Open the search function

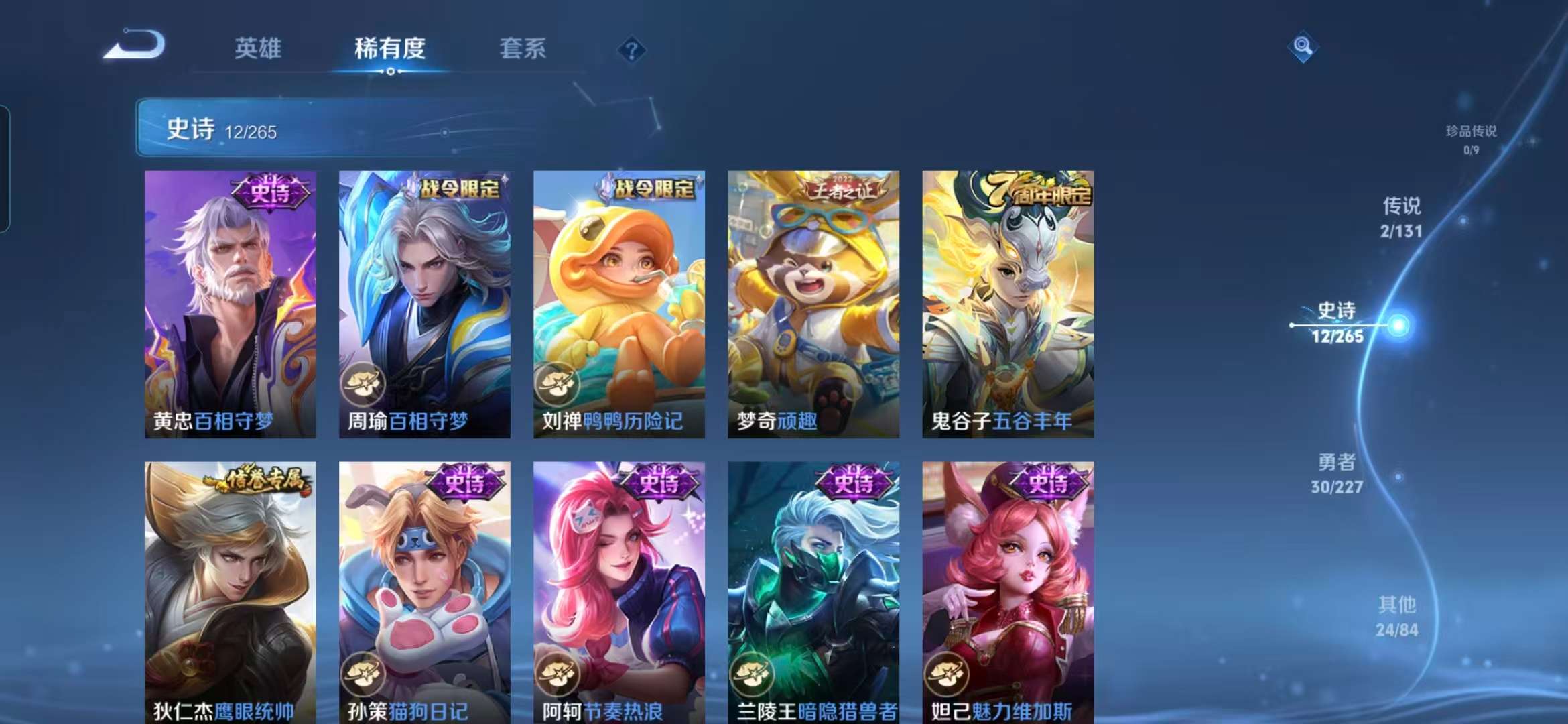(1303, 47)
